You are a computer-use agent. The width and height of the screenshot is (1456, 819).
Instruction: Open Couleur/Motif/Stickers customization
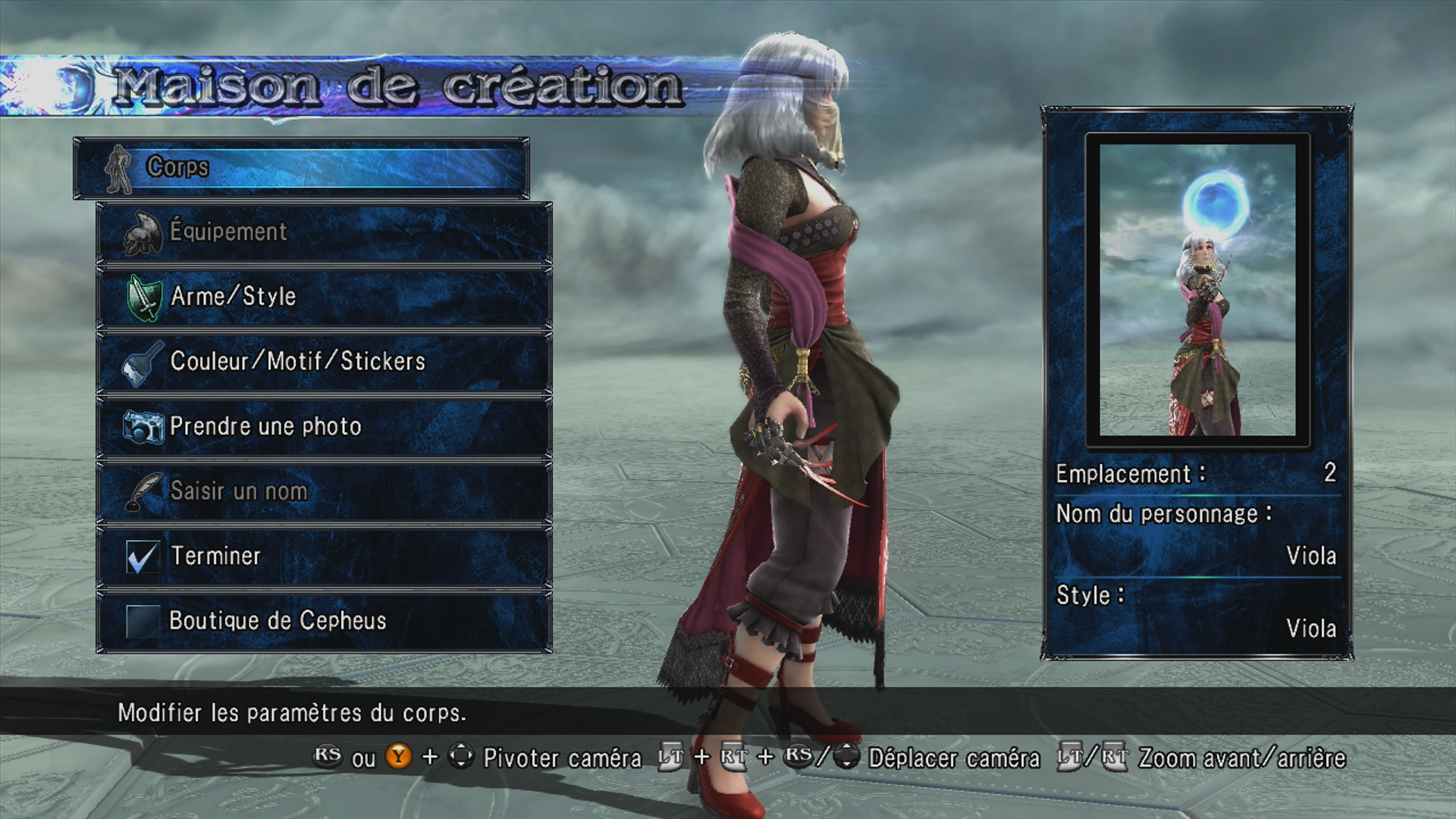(324, 362)
